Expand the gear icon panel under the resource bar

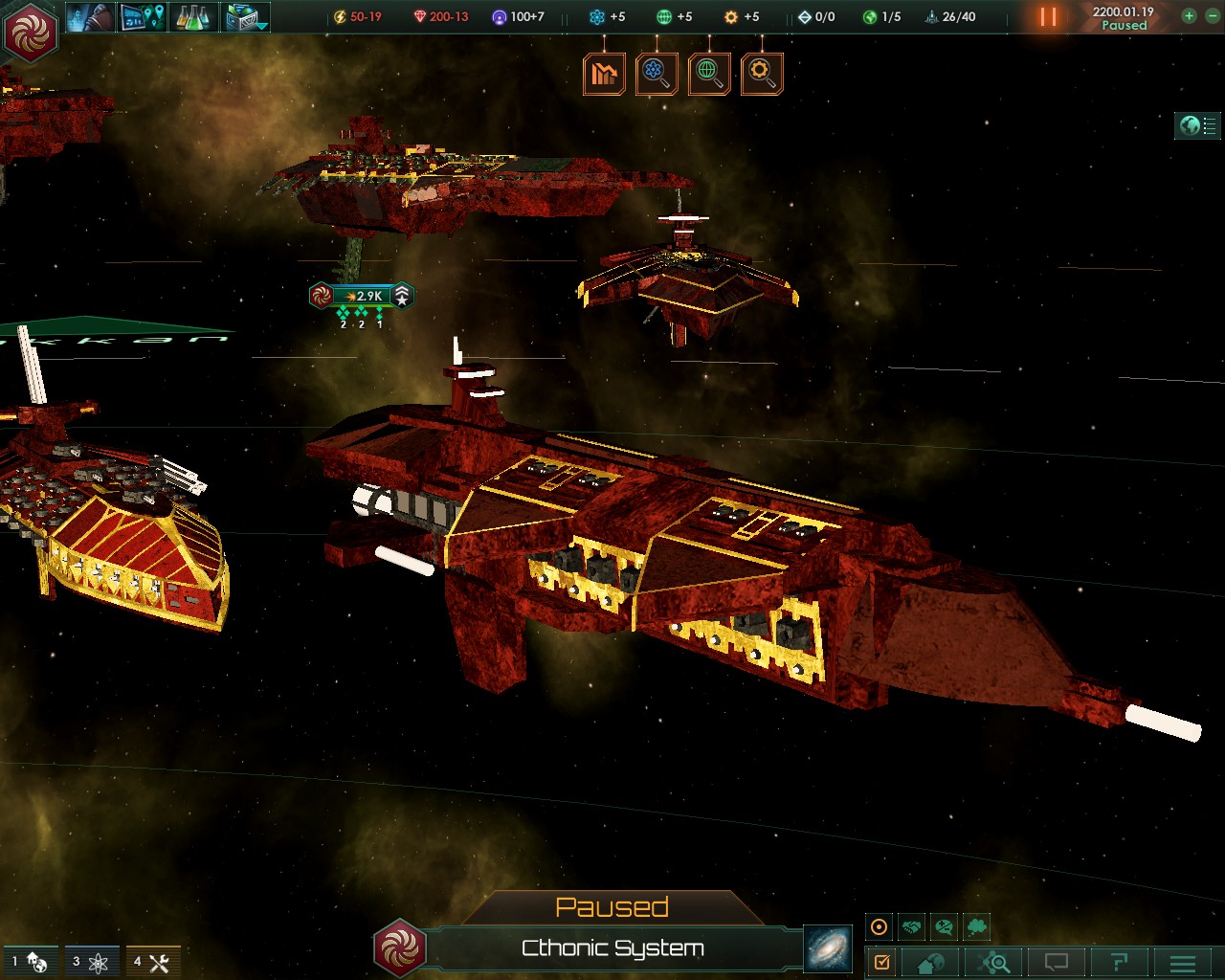pyautogui.click(x=761, y=73)
